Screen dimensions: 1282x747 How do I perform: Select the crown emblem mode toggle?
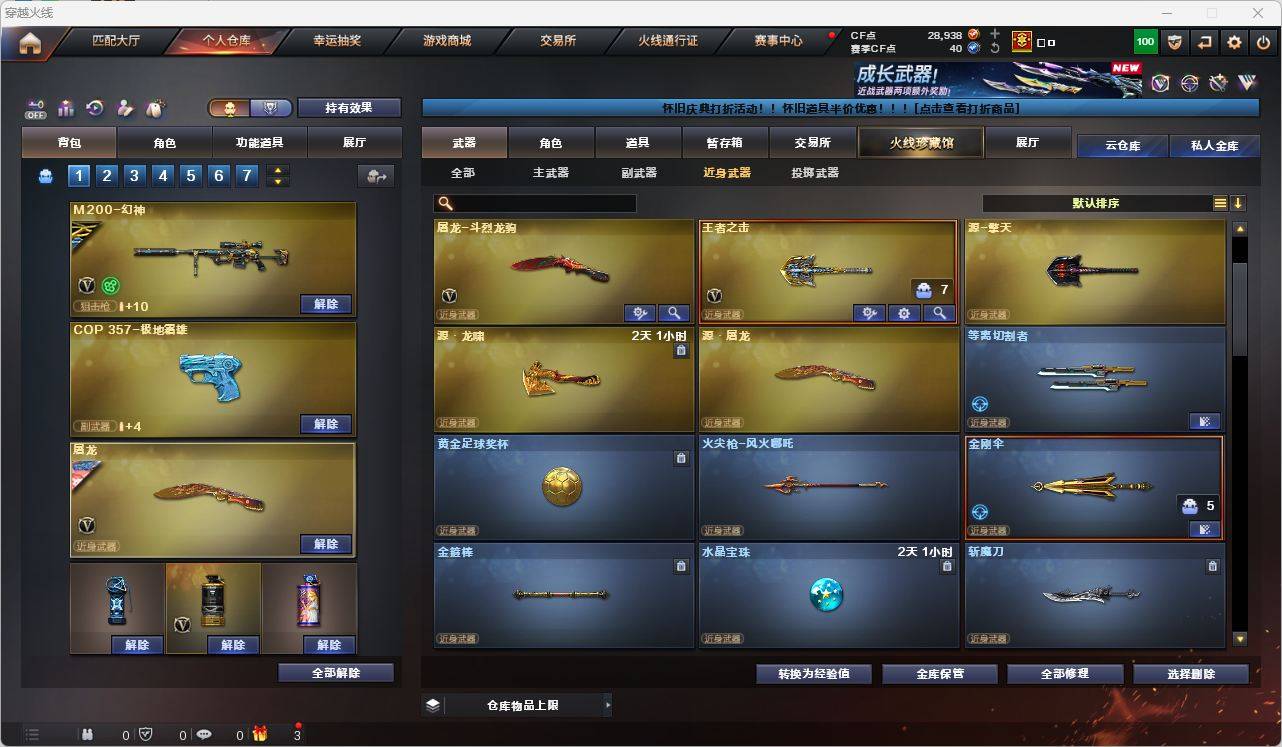230,107
